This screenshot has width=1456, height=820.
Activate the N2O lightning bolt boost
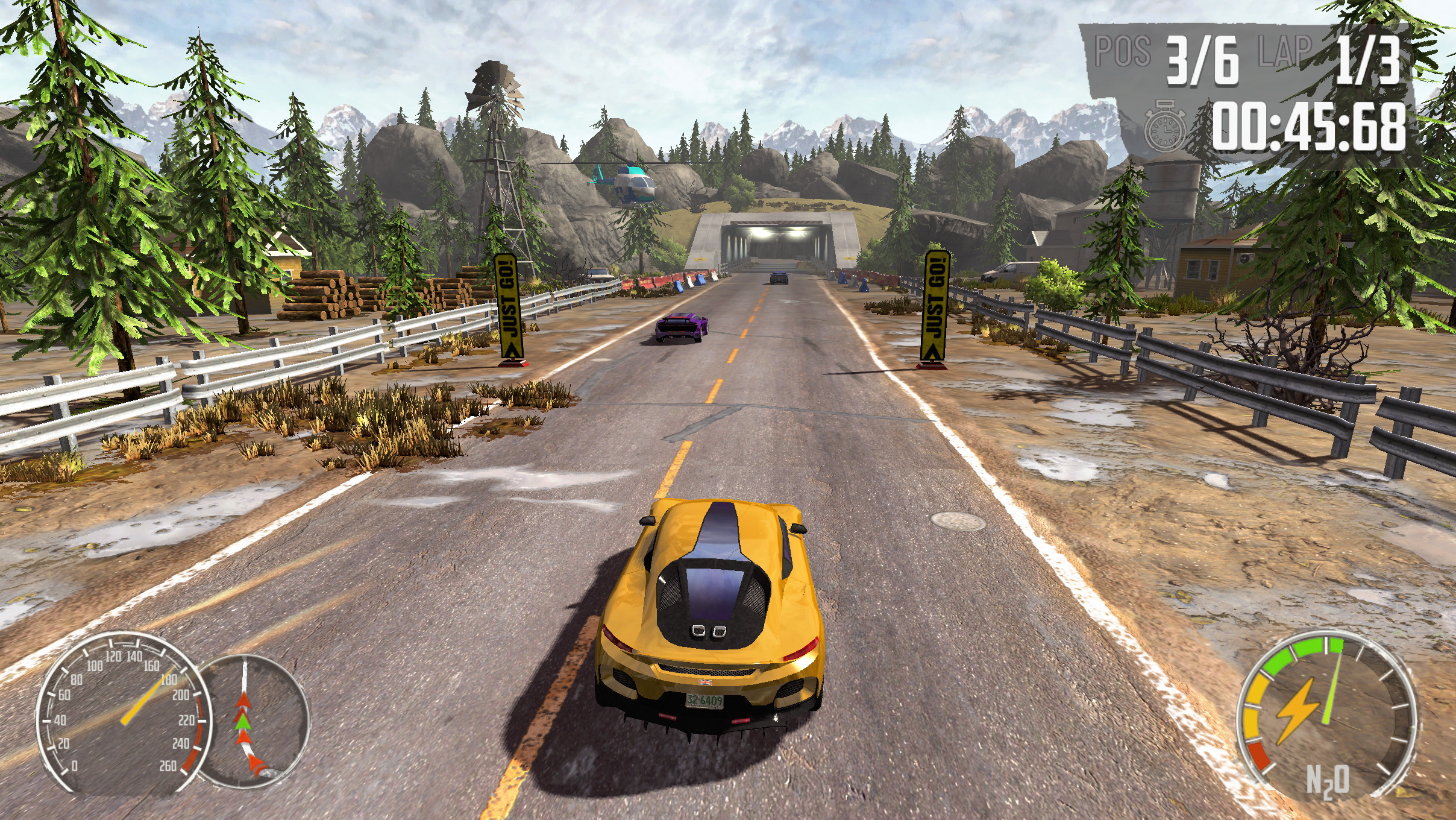pyautogui.click(x=1296, y=710)
